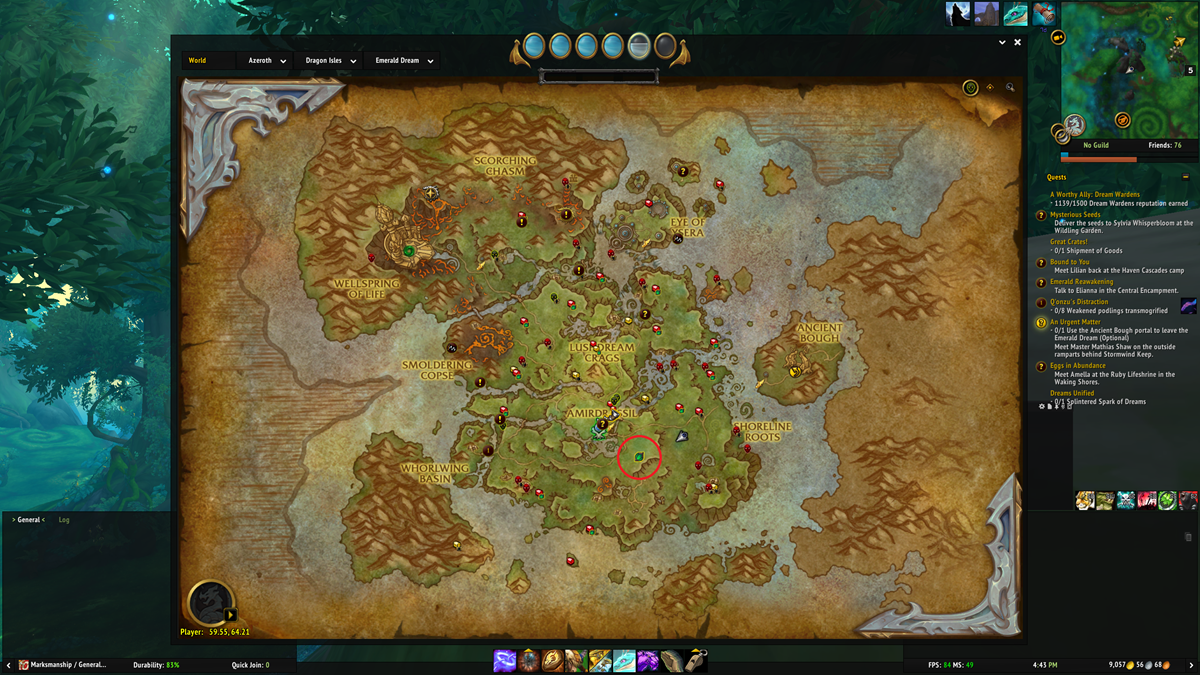Image resolution: width=1200 pixels, height=675 pixels.
Task: Click the red-circled green map marker
Action: click(x=639, y=457)
